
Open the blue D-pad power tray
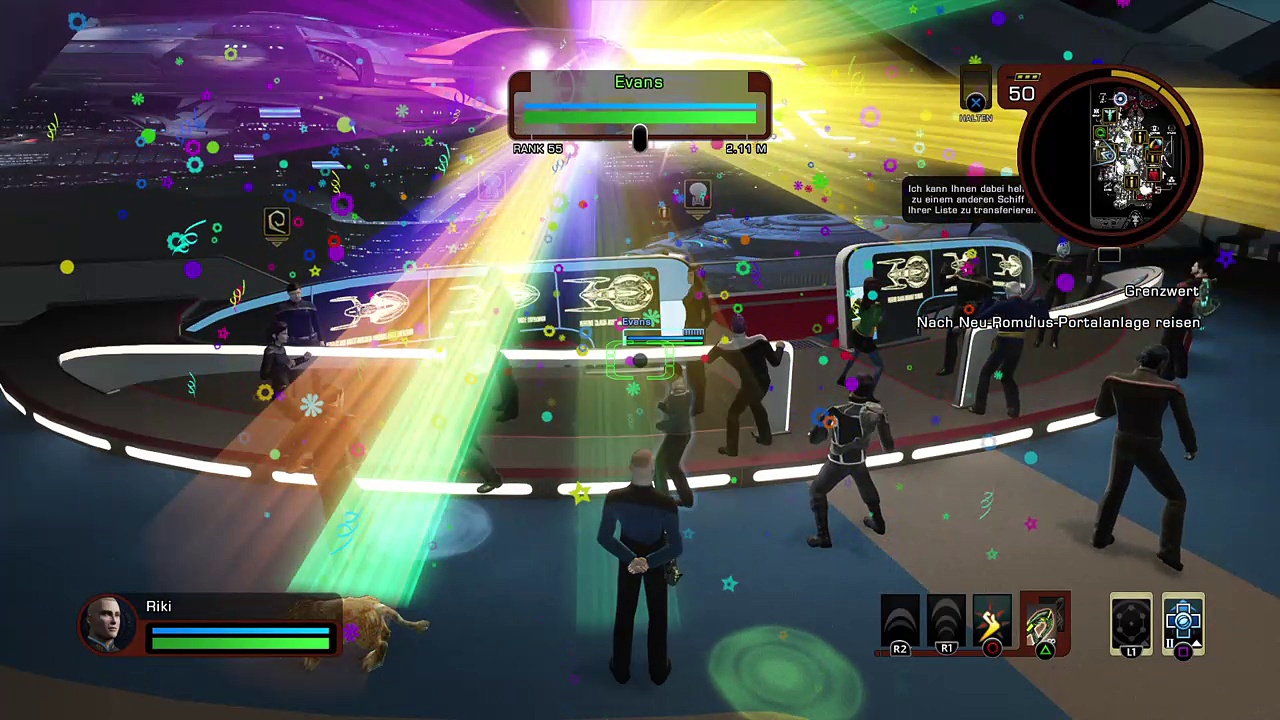click(x=1183, y=624)
